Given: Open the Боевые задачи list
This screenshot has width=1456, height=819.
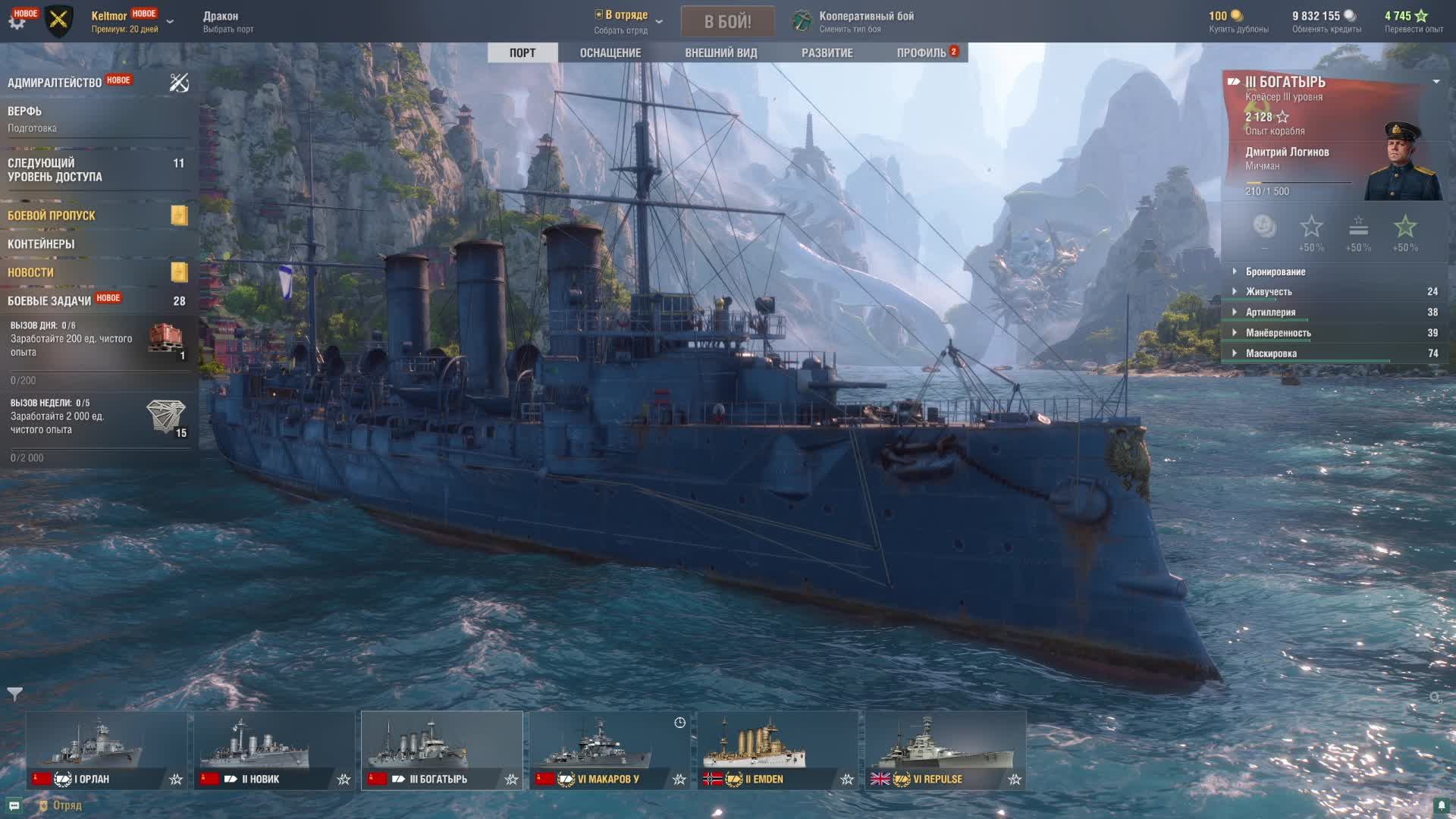Looking at the screenshot, I should pos(49,301).
